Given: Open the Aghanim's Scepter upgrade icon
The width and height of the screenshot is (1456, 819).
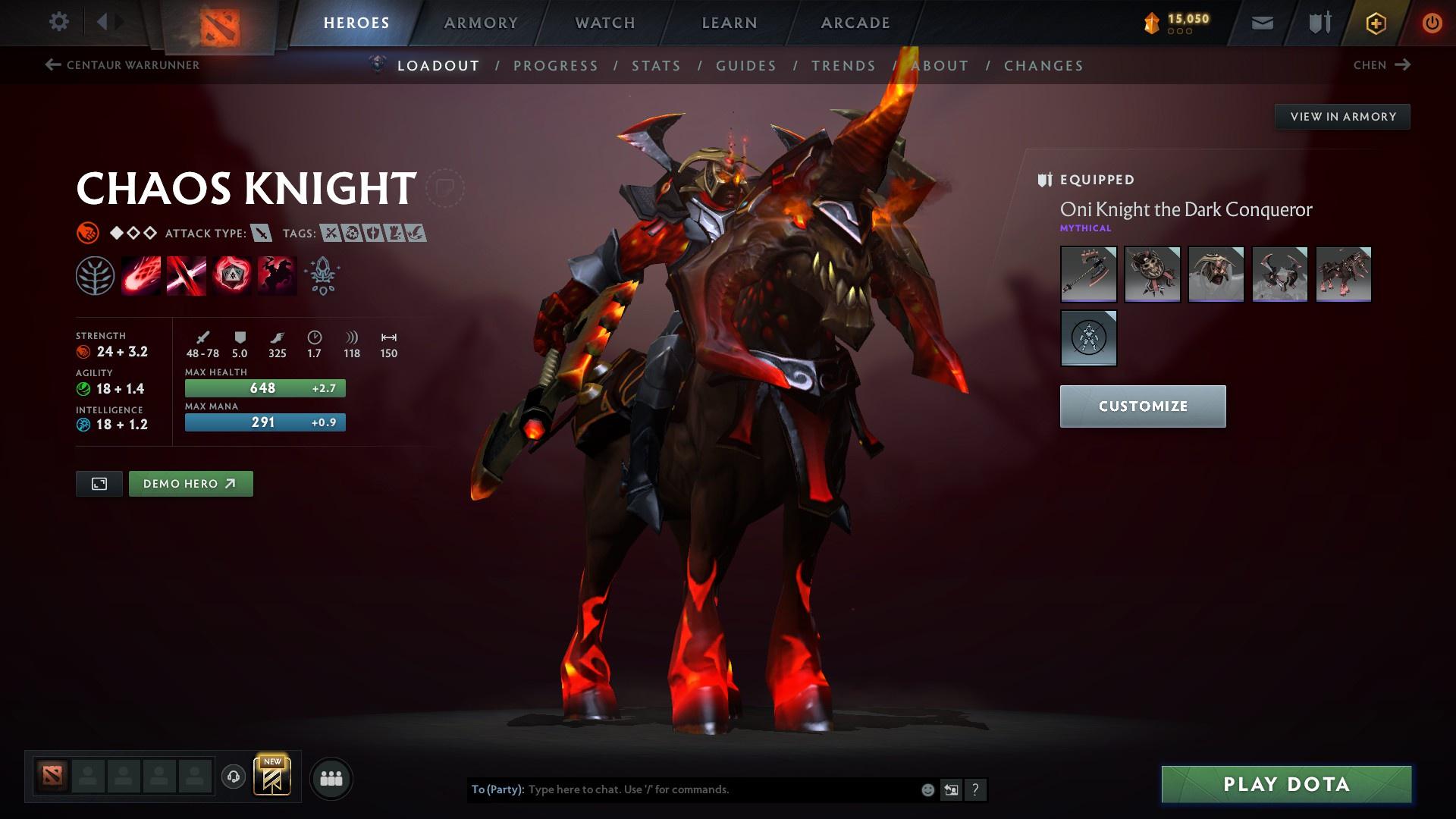Looking at the screenshot, I should click(x=322, y=275).
